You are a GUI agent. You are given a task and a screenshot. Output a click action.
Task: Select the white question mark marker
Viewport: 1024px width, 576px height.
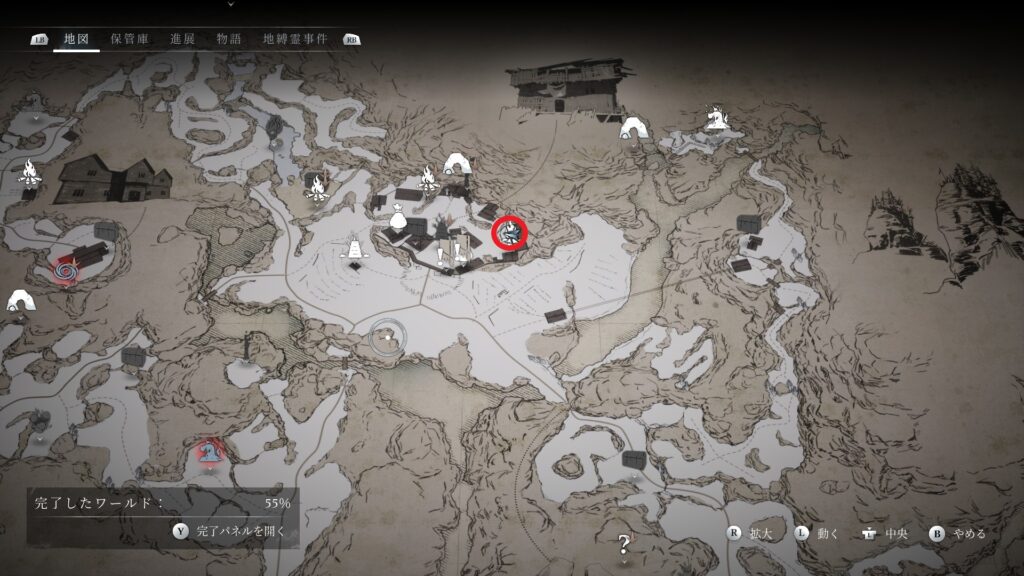click(x=624, y=544)
